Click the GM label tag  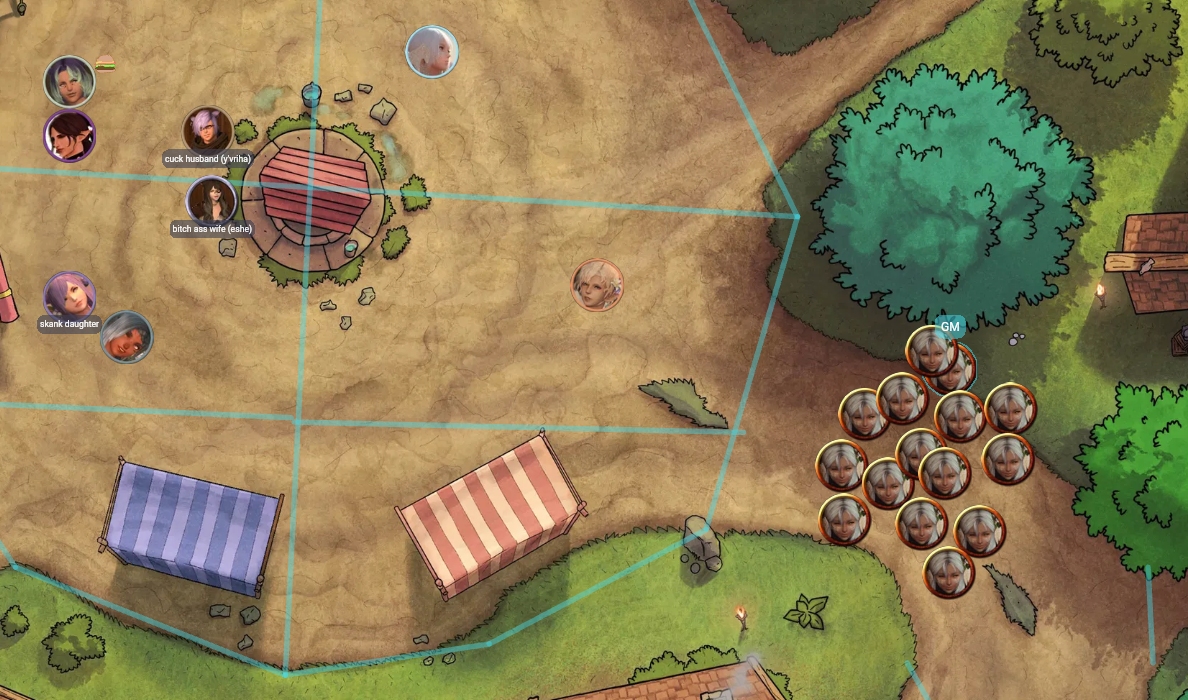coord(949,326)
